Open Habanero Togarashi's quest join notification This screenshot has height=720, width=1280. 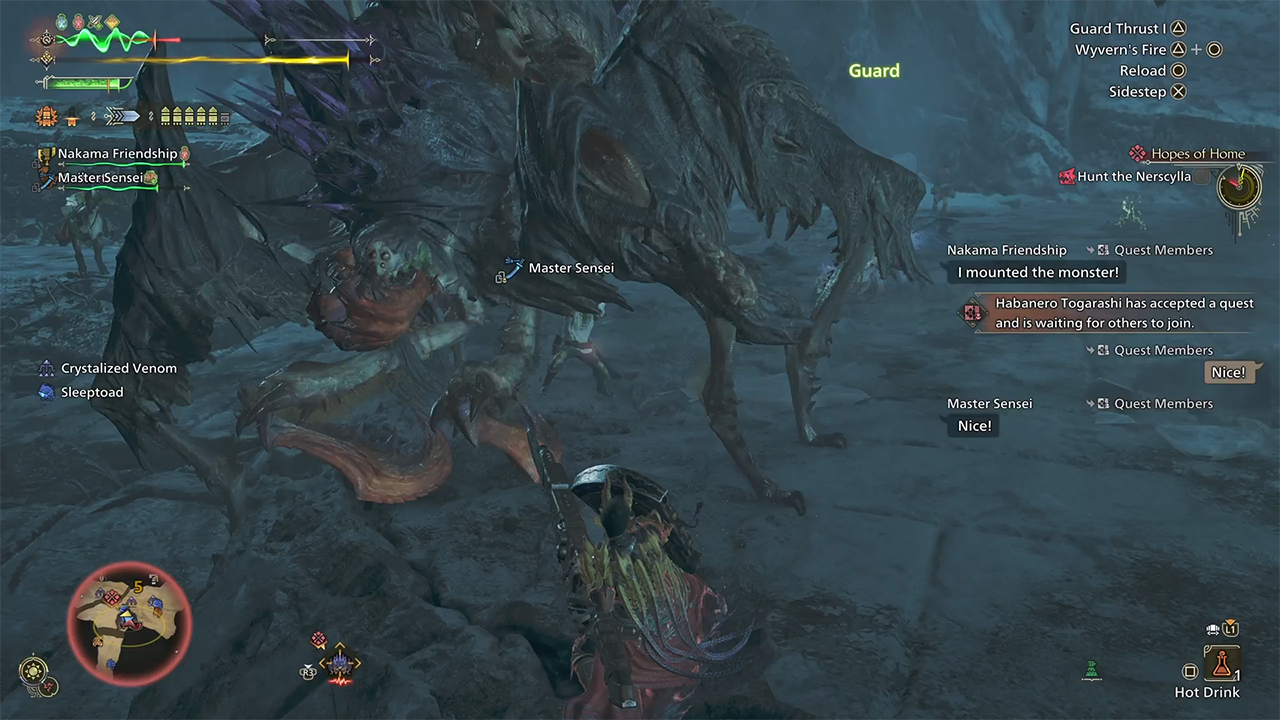click(x=1123, y=313)
